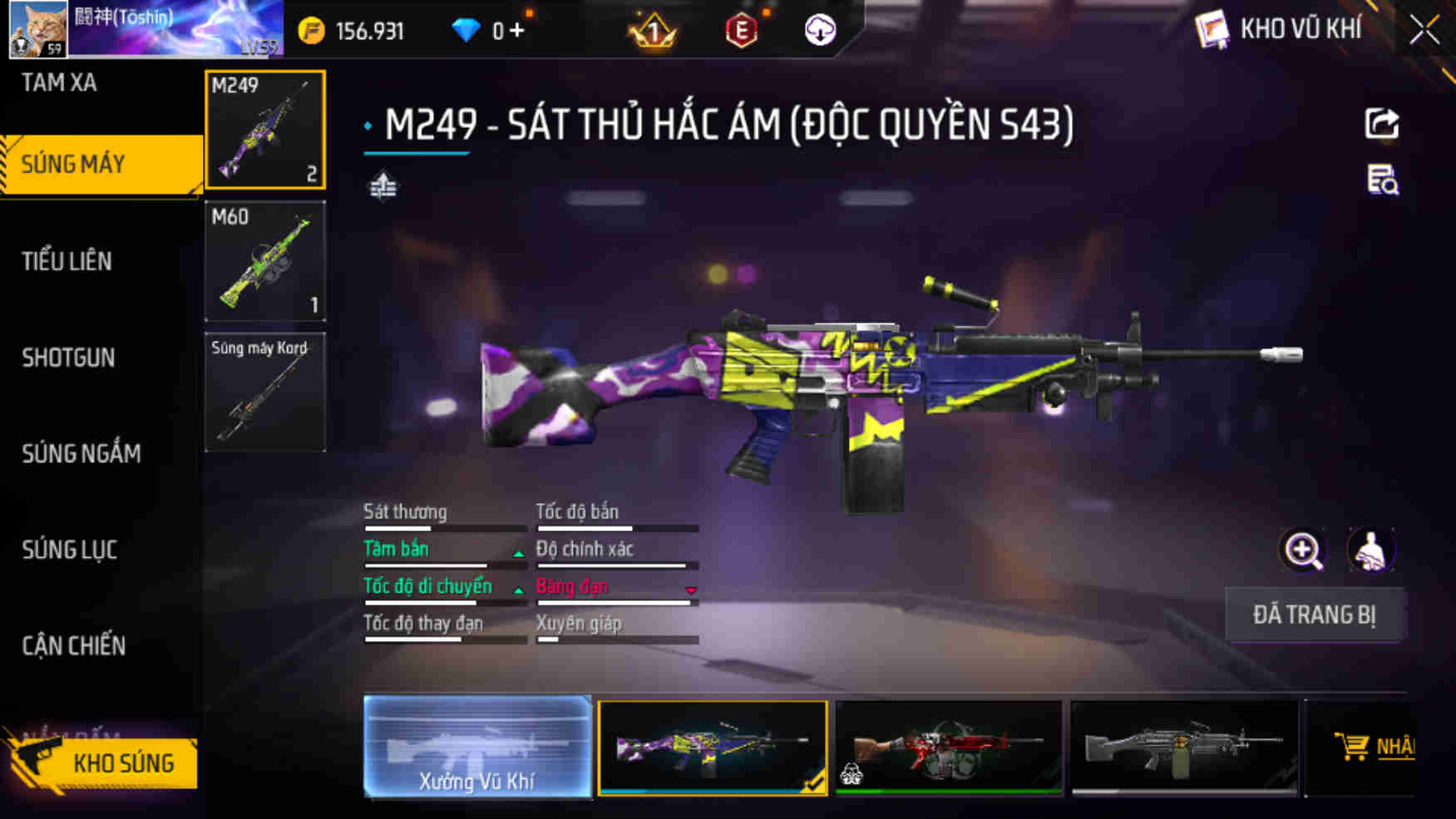The width and height of the screenshot is (1456, 819).
Task: Click the share weapon icon
Action: (x=1382, y=124)
